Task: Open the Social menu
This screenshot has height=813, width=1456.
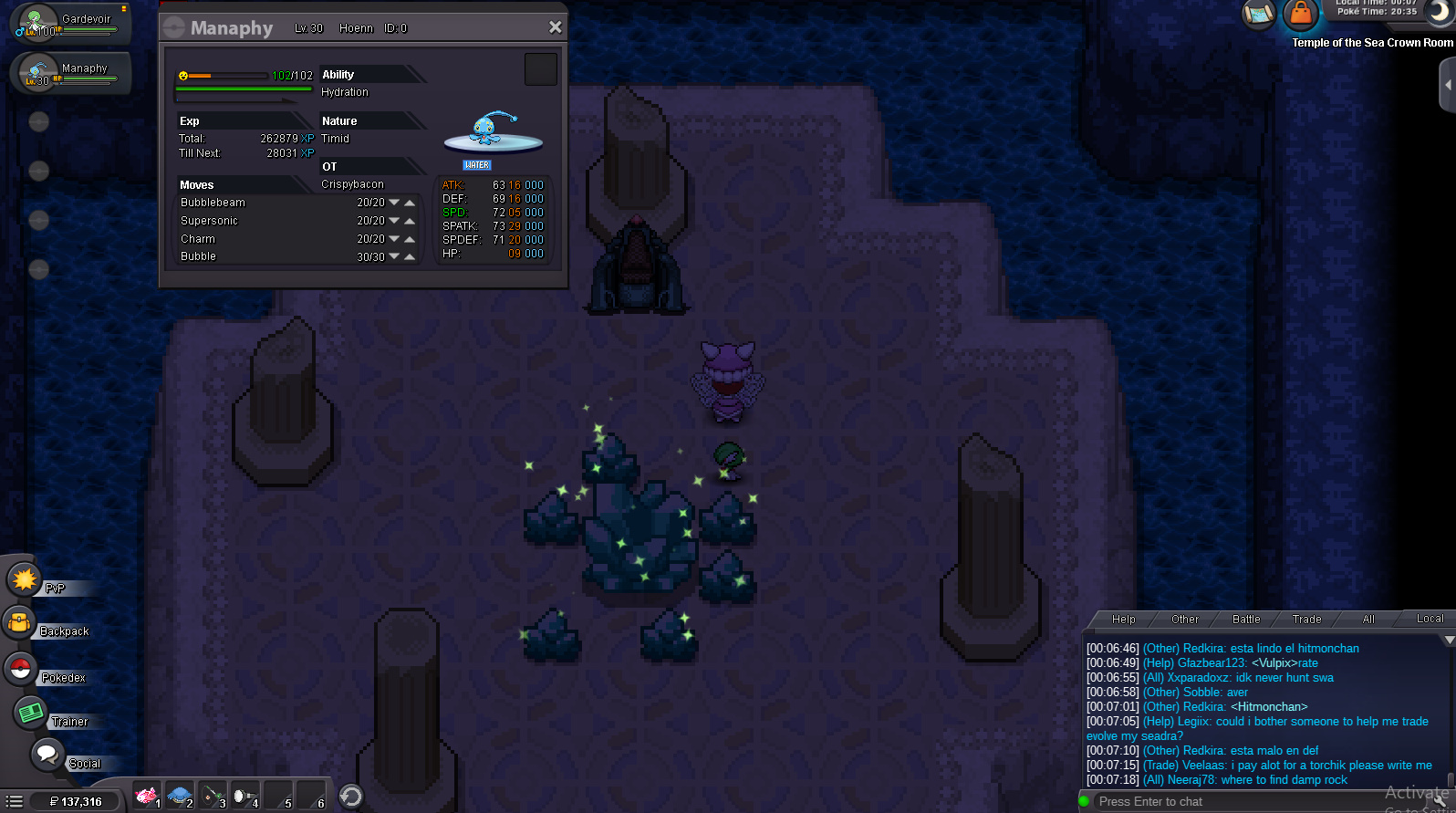Action: tap(47, 756)
